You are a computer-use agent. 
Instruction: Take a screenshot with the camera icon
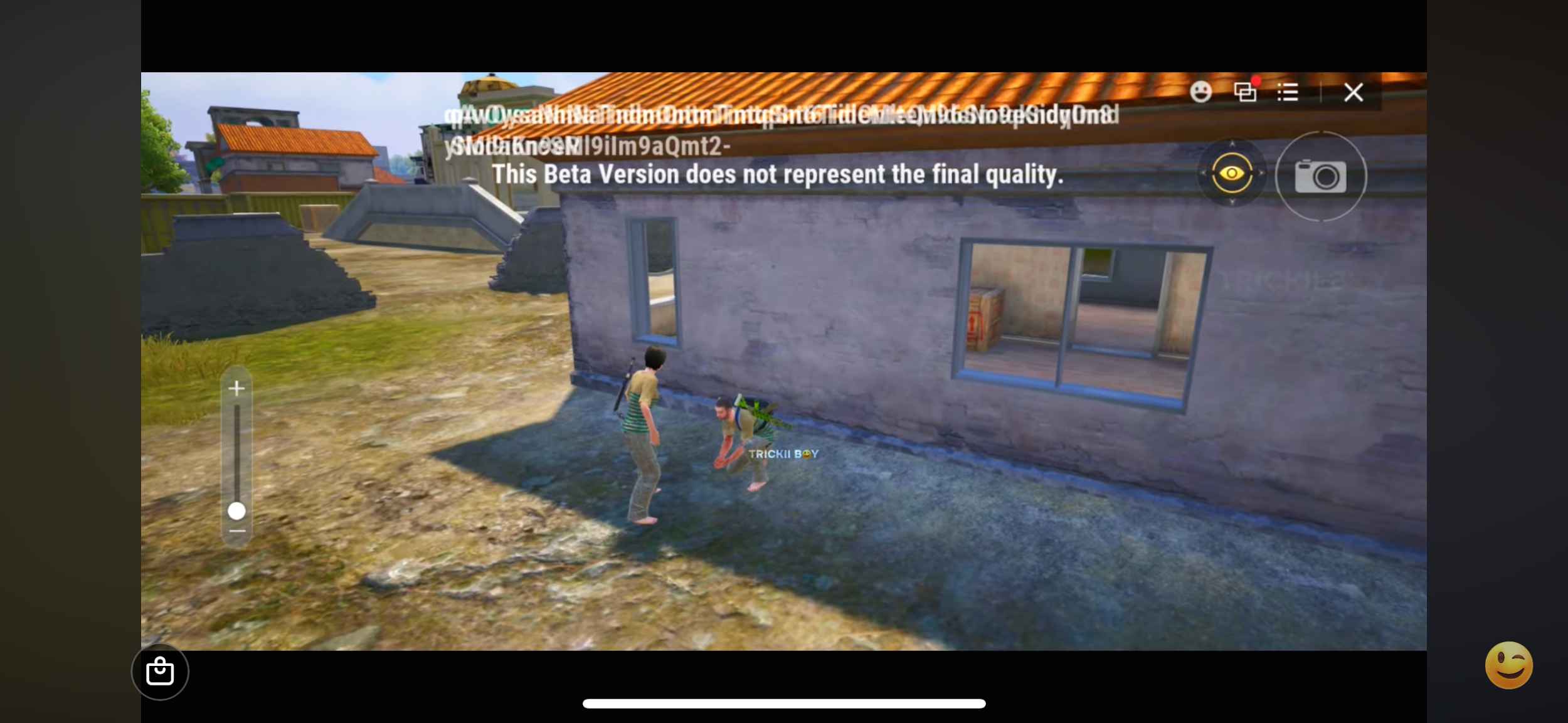pyautogui.click(x=1320, y=176)
